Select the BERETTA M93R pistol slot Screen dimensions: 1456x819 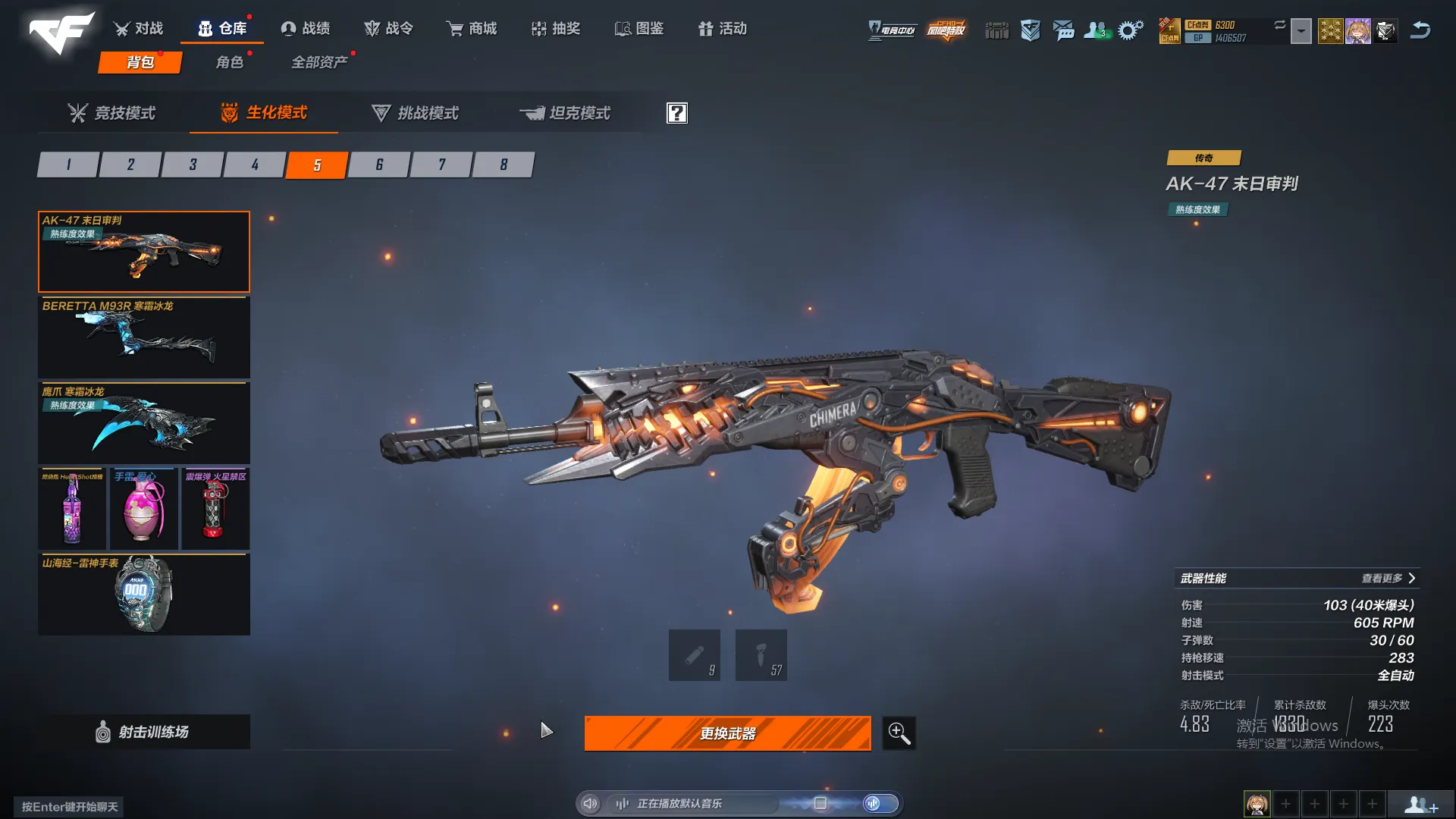click(x=144, y=337)
